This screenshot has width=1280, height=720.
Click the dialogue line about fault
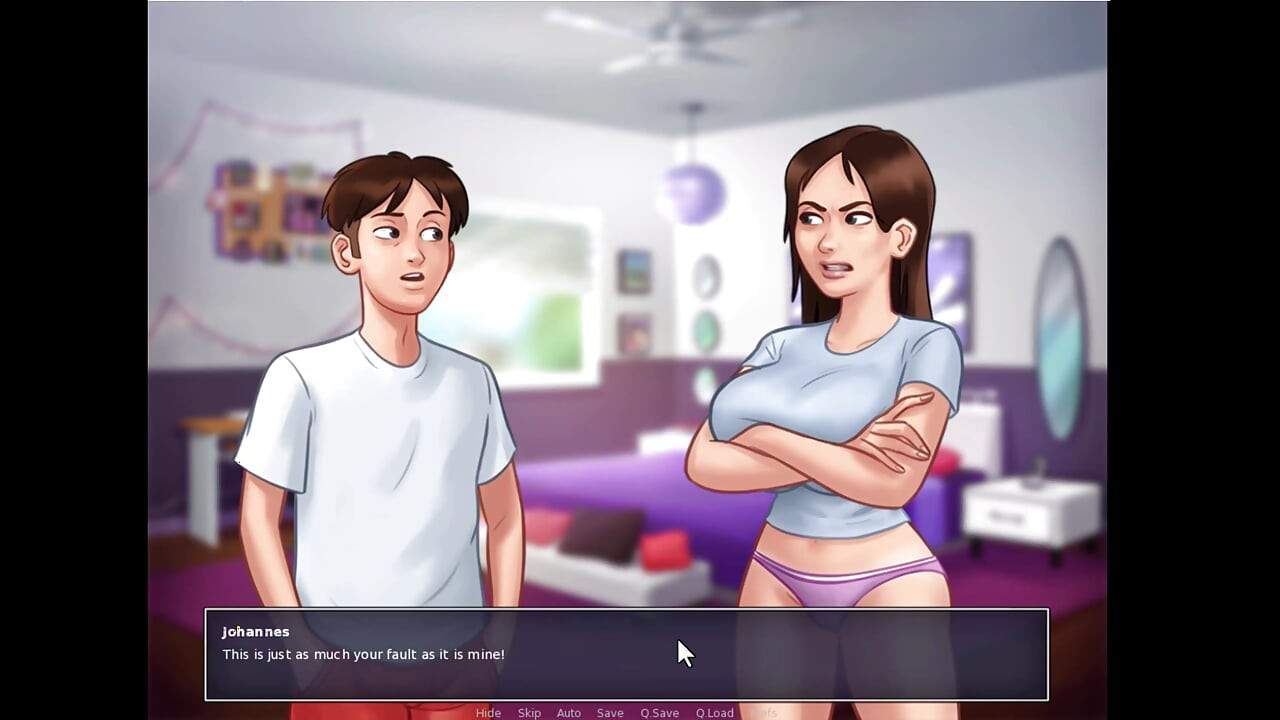pos(364,654)
